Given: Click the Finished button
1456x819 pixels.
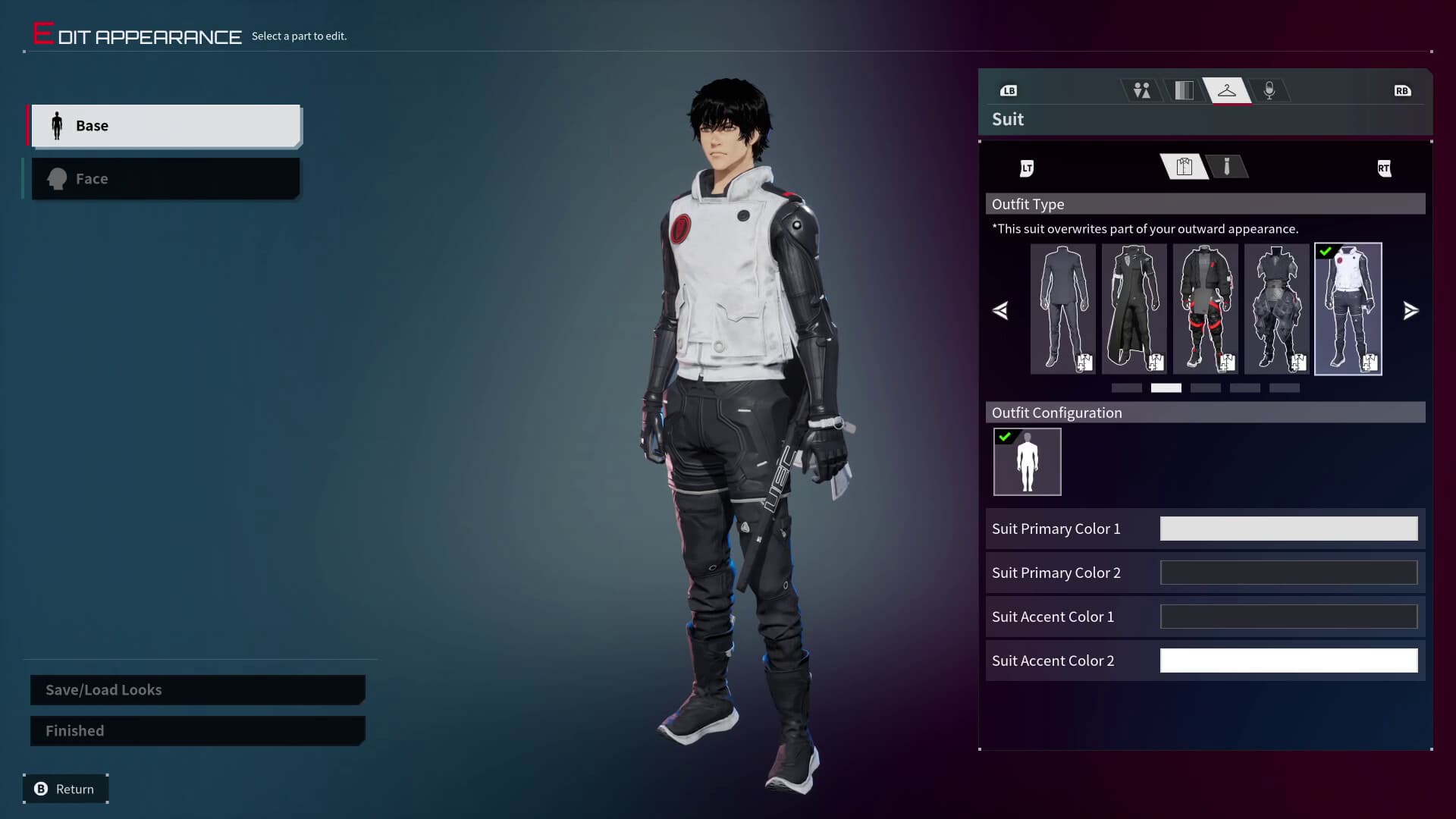Looking at the screenshot, I should coord(196,730).
